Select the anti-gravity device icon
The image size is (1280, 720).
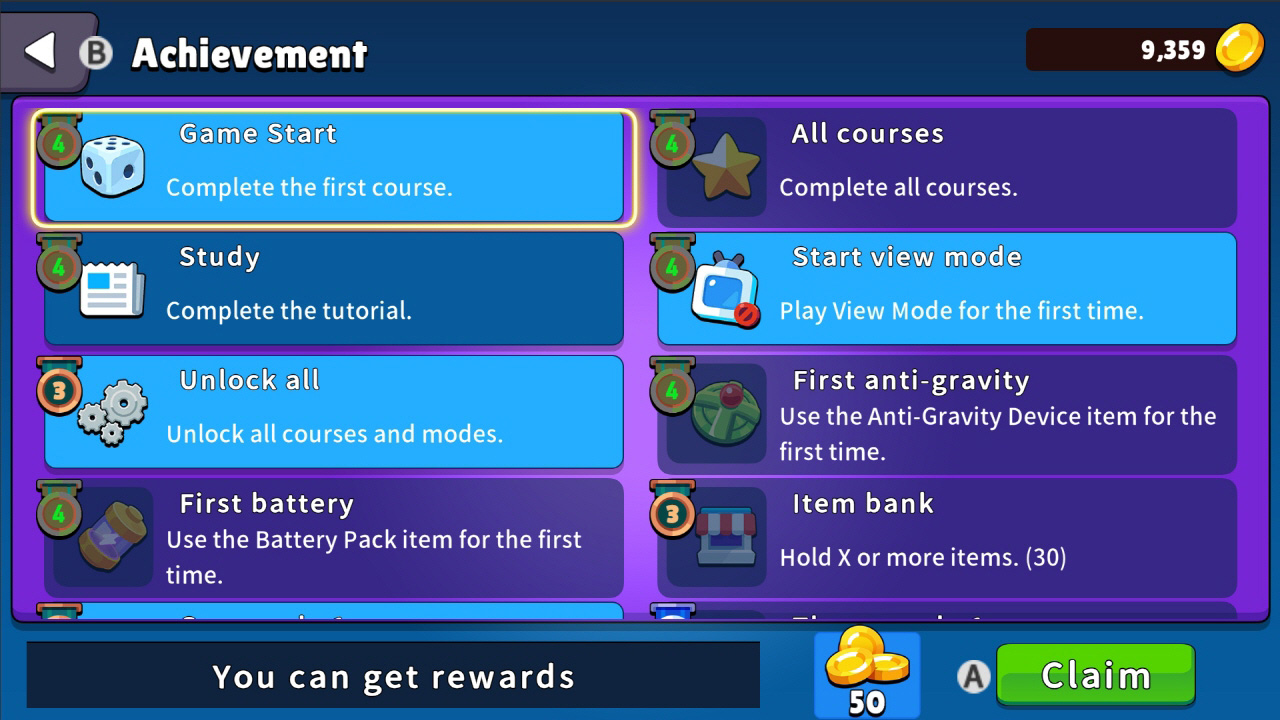(x=727, y=413)
